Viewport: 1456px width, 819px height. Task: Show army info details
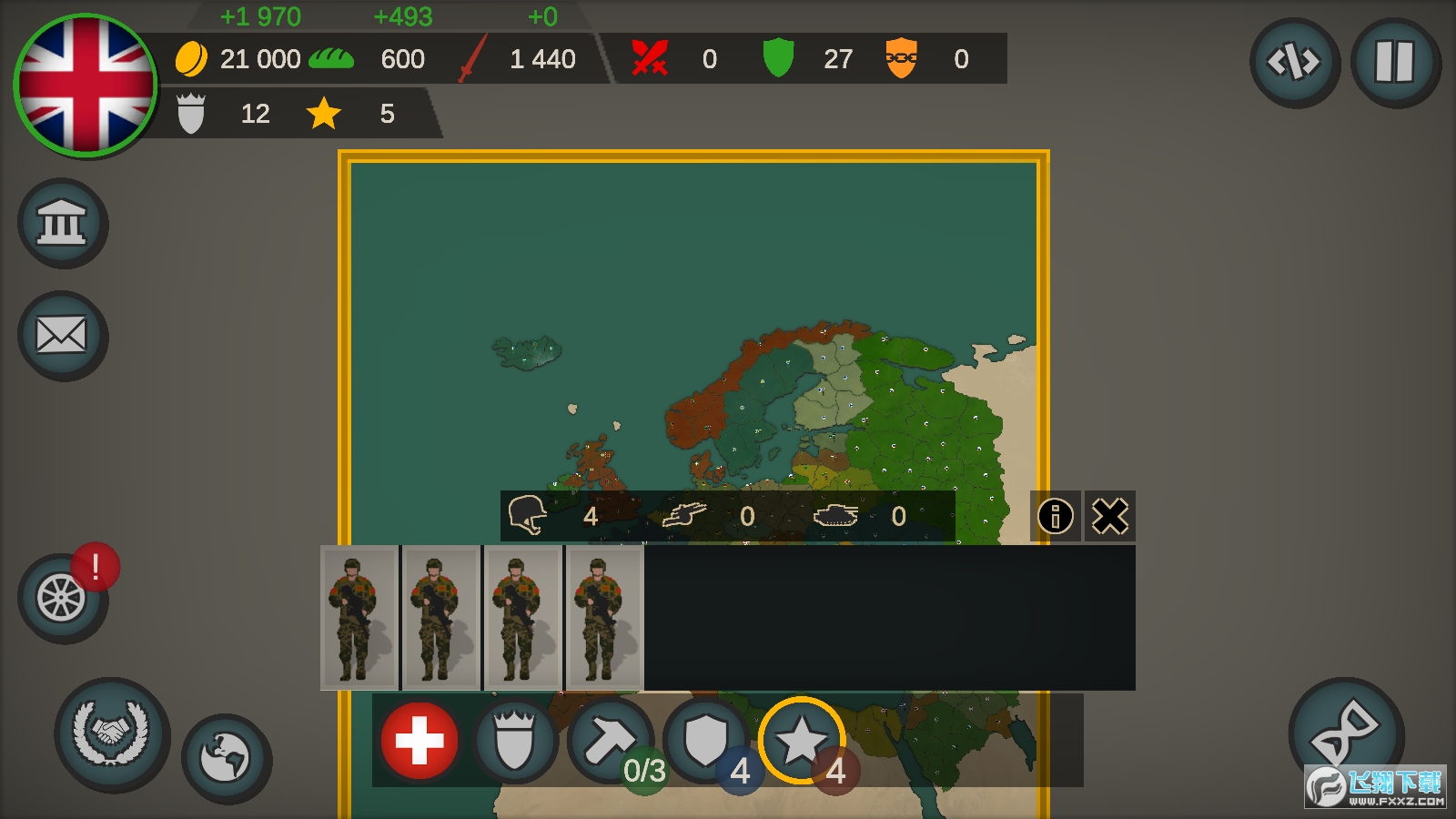[1056, 517]
